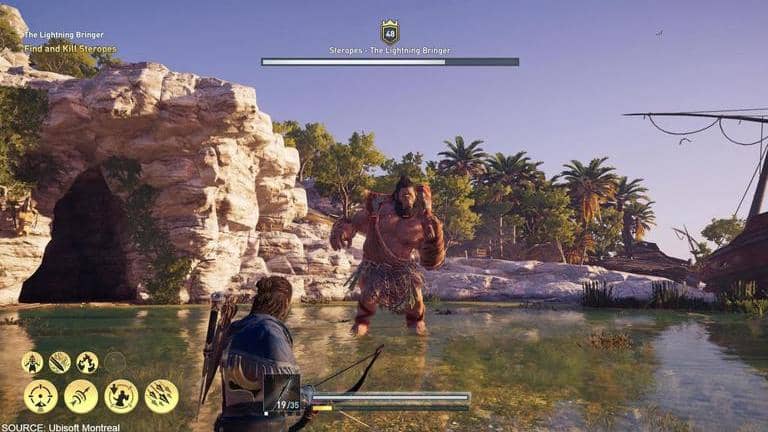This screenshot has width=768, height=432.
Task: Activate the crosshair predator shot ability
Action: (x=41, y=396)
